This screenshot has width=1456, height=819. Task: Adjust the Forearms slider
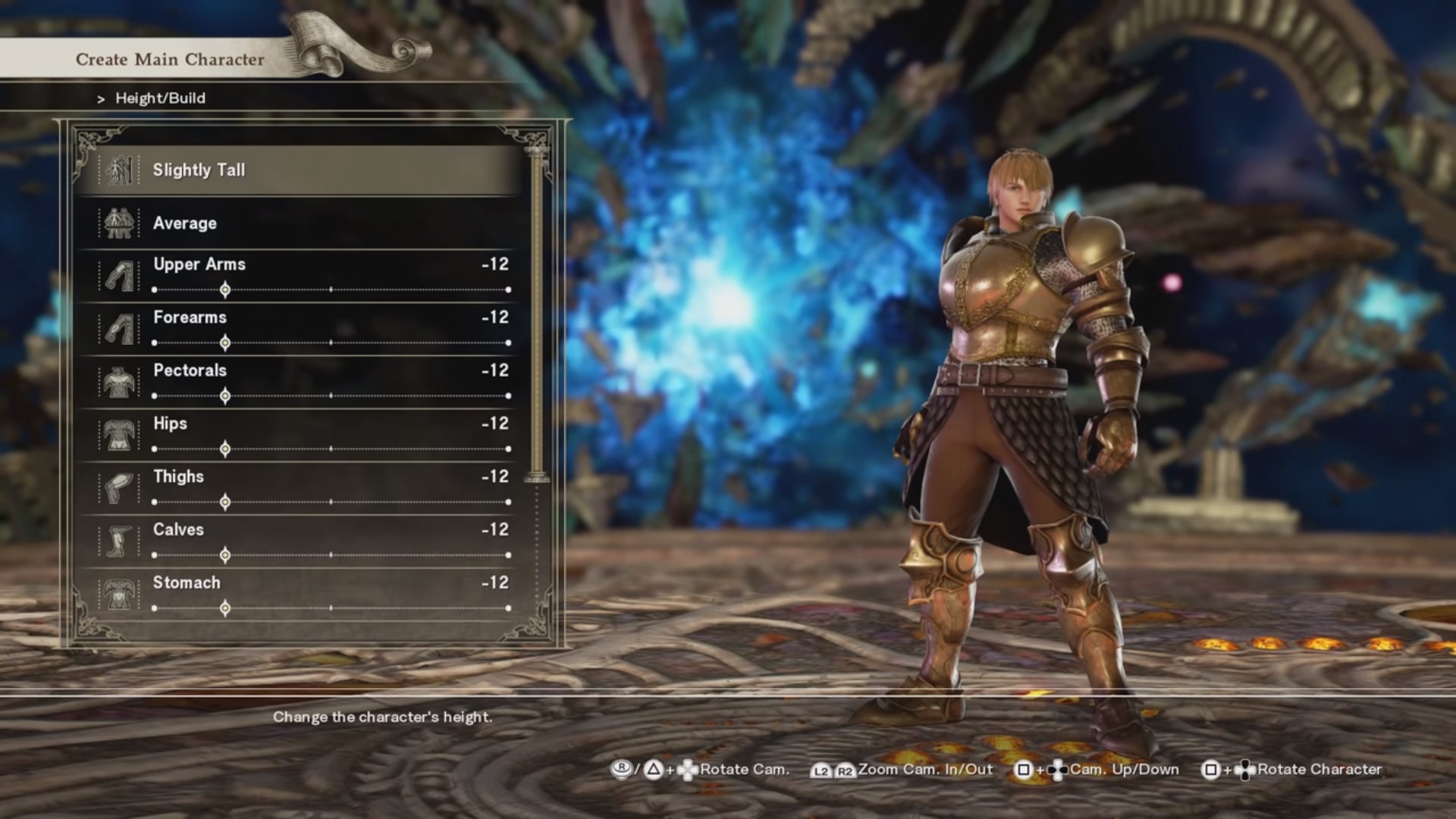(x=225, y=343)
